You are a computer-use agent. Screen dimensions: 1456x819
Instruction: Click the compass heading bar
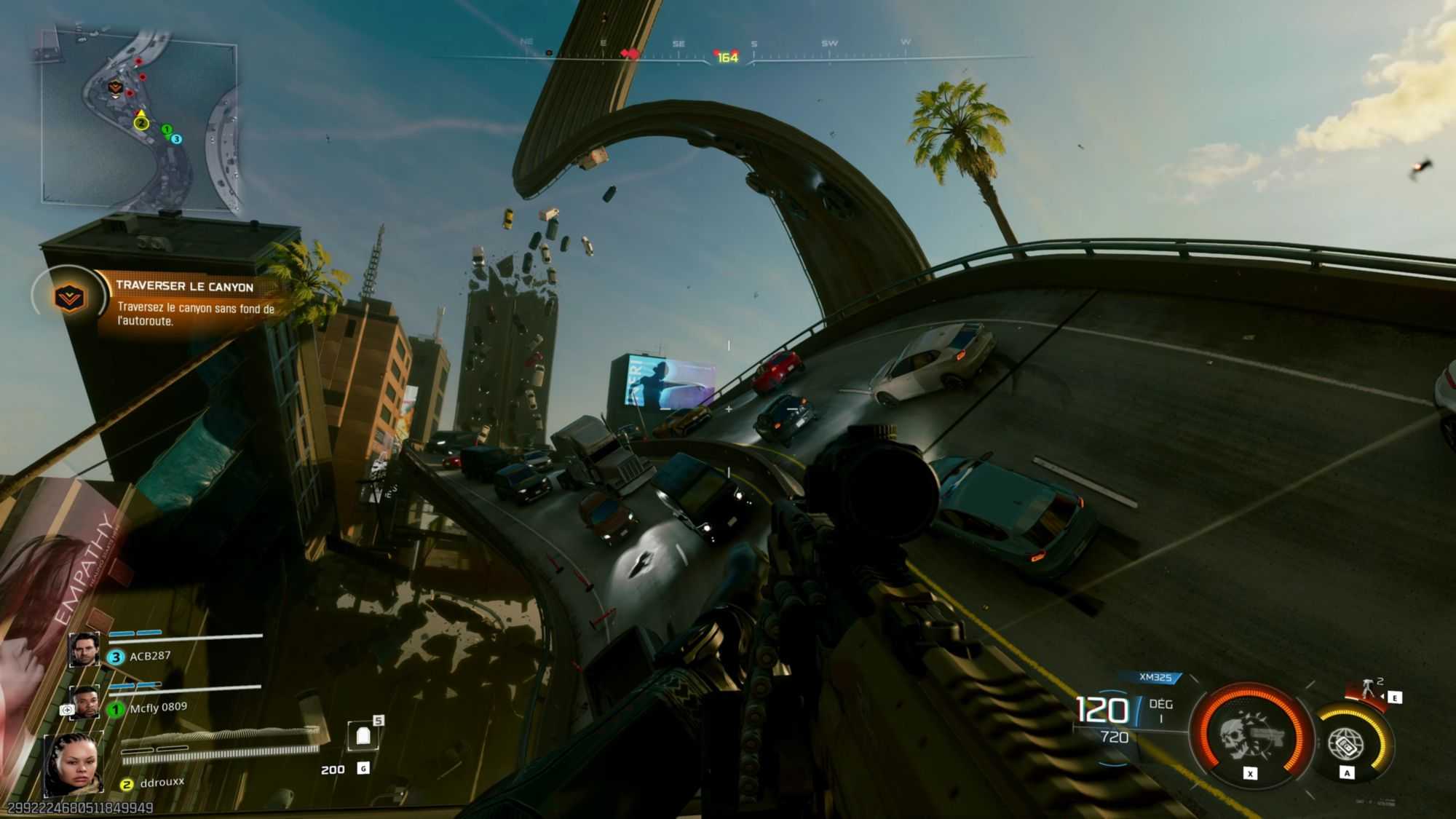(x=728, y=56)
